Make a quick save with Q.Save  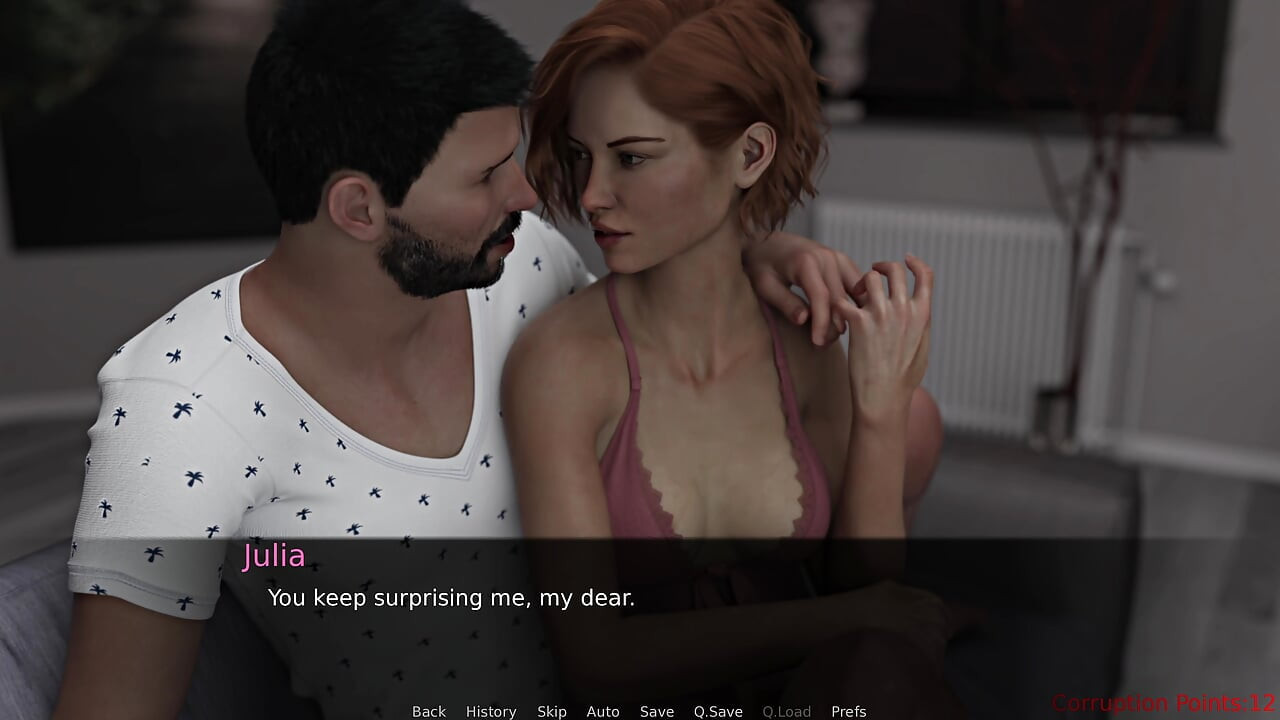click(x=718, y=711)
